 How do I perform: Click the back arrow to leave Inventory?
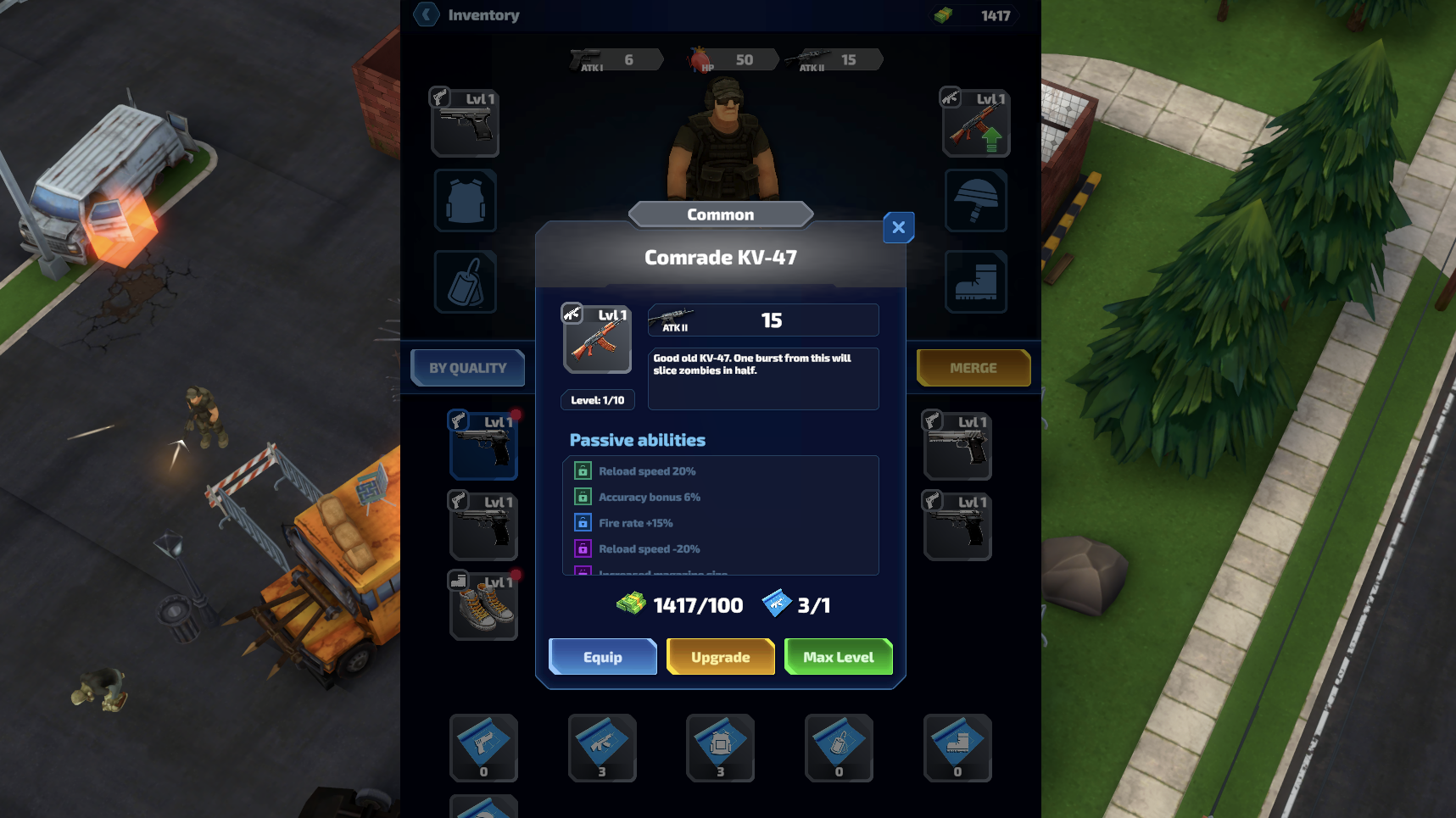426,14
